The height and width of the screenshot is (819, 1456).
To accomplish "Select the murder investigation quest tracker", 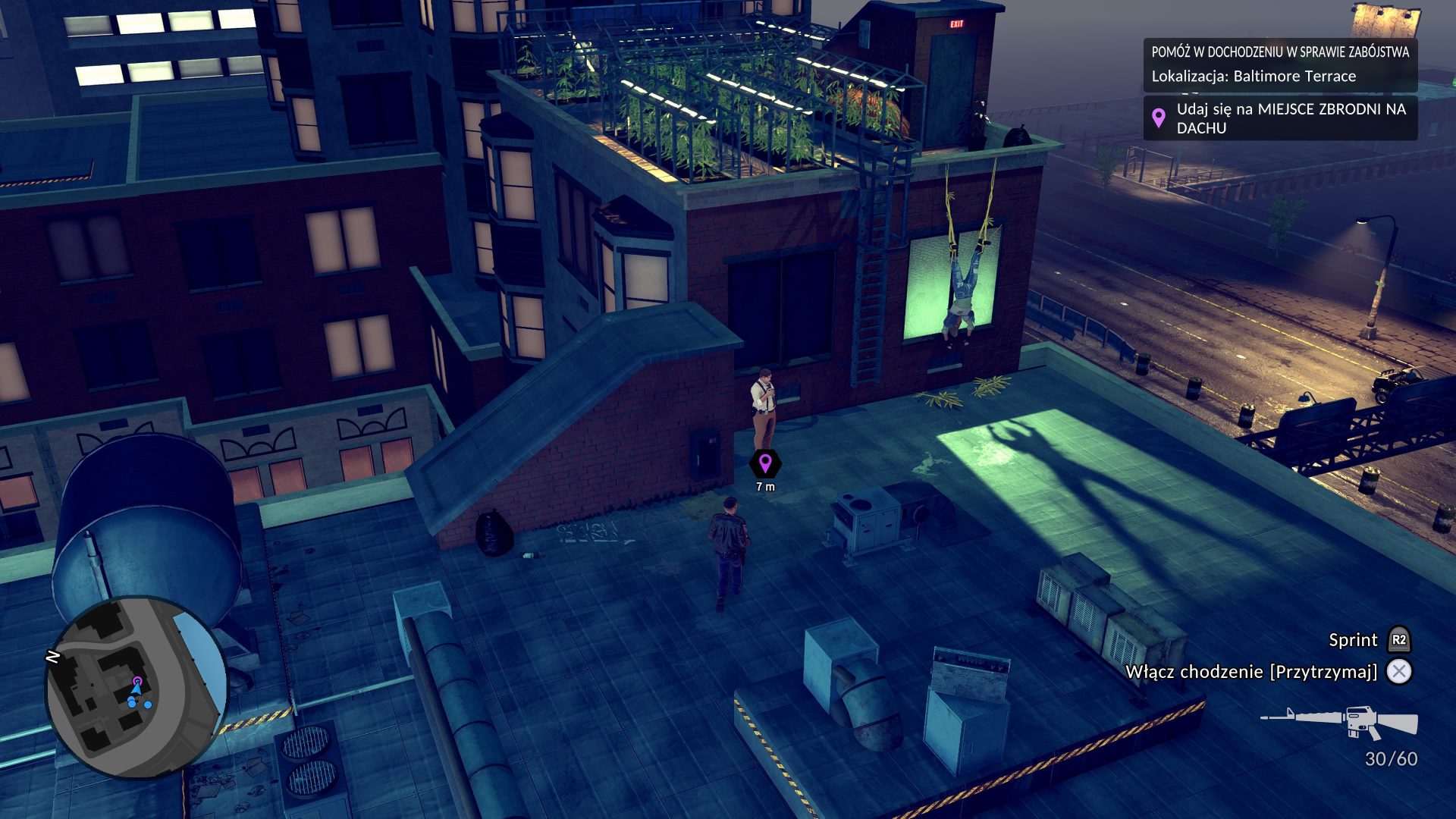I will [x=1279, y=64].
